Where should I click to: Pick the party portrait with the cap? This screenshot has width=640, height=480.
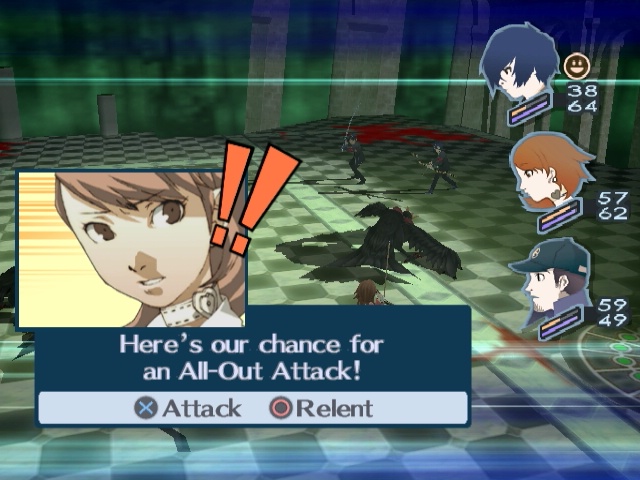[546, 278]
